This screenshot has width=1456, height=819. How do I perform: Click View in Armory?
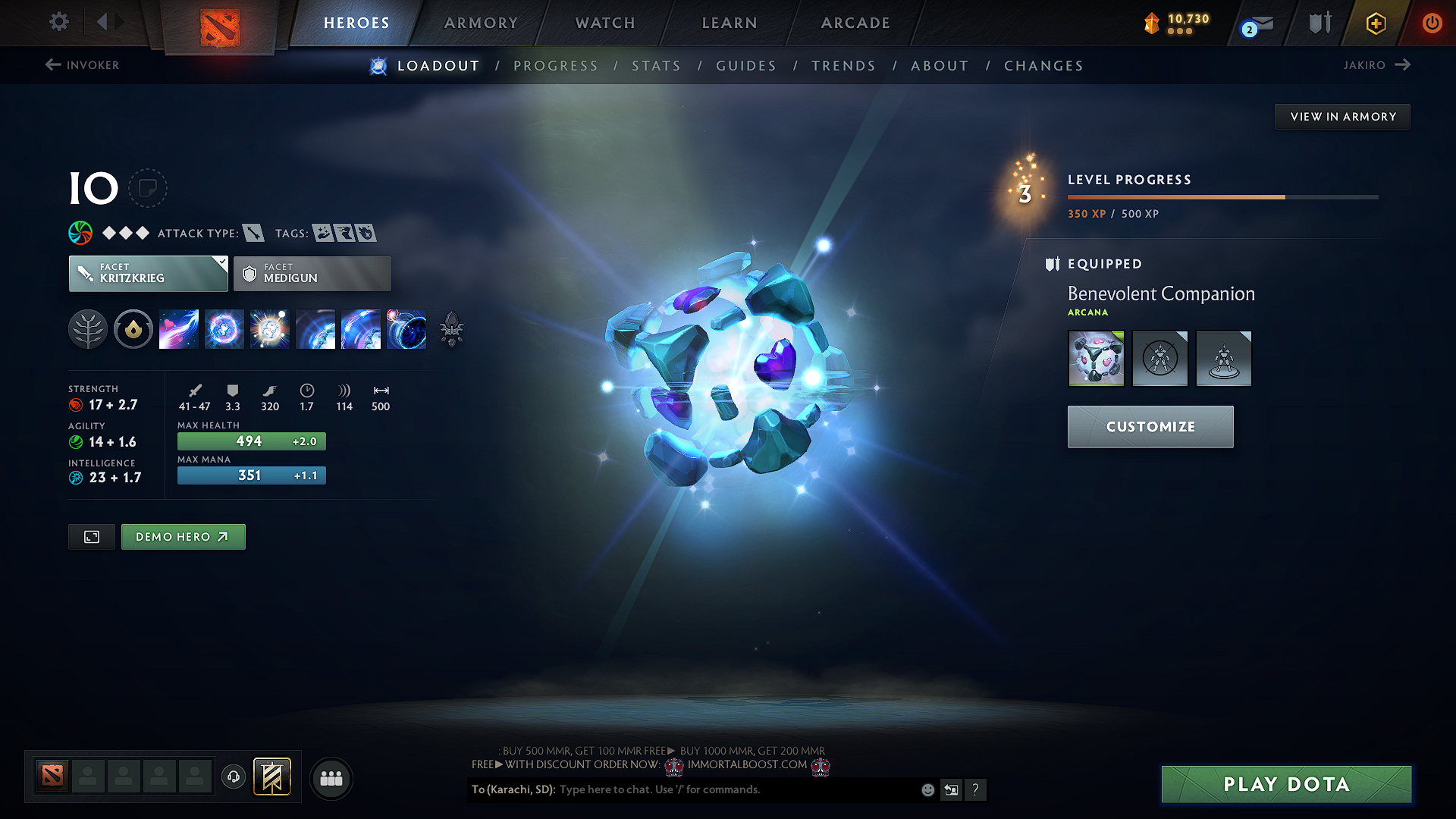(x=1342, y=116)
